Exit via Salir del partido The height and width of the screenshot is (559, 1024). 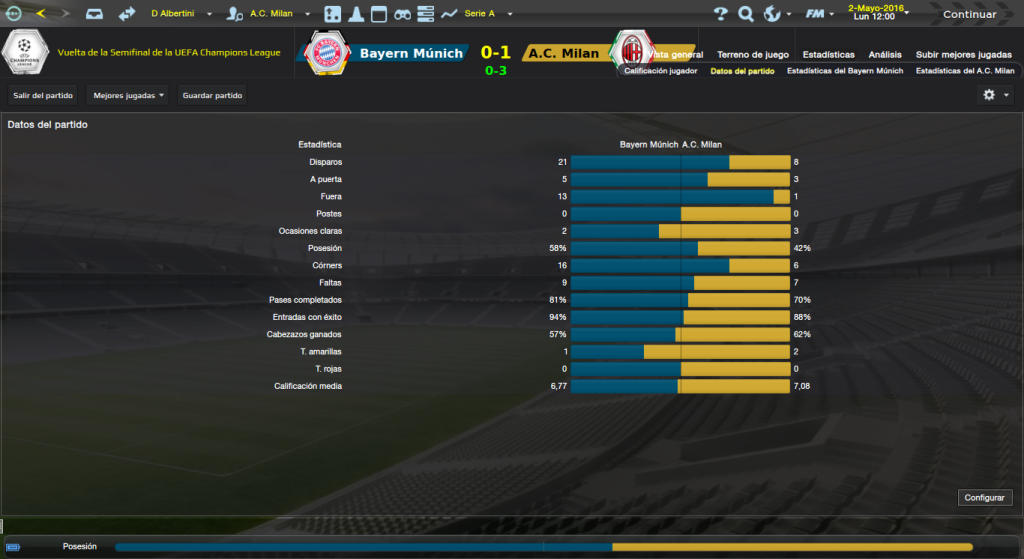43,95
